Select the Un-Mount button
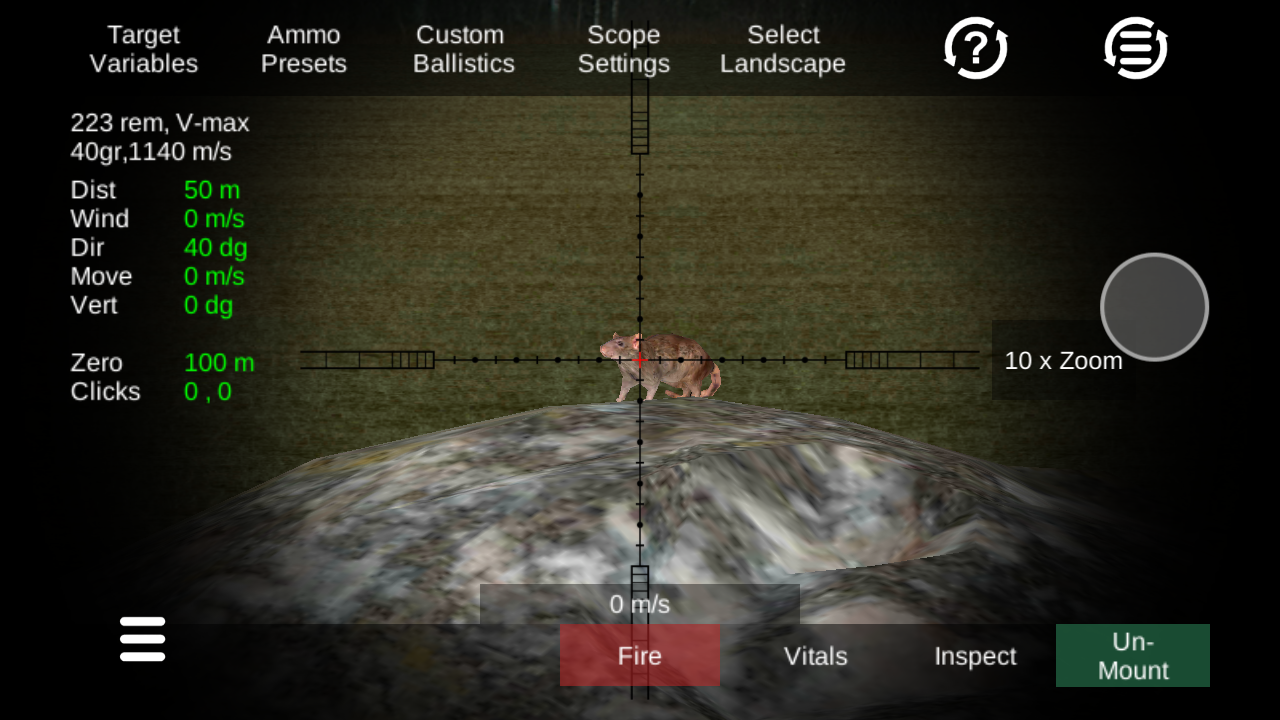Screen dimensions: 1280x720 (1132, 656)
